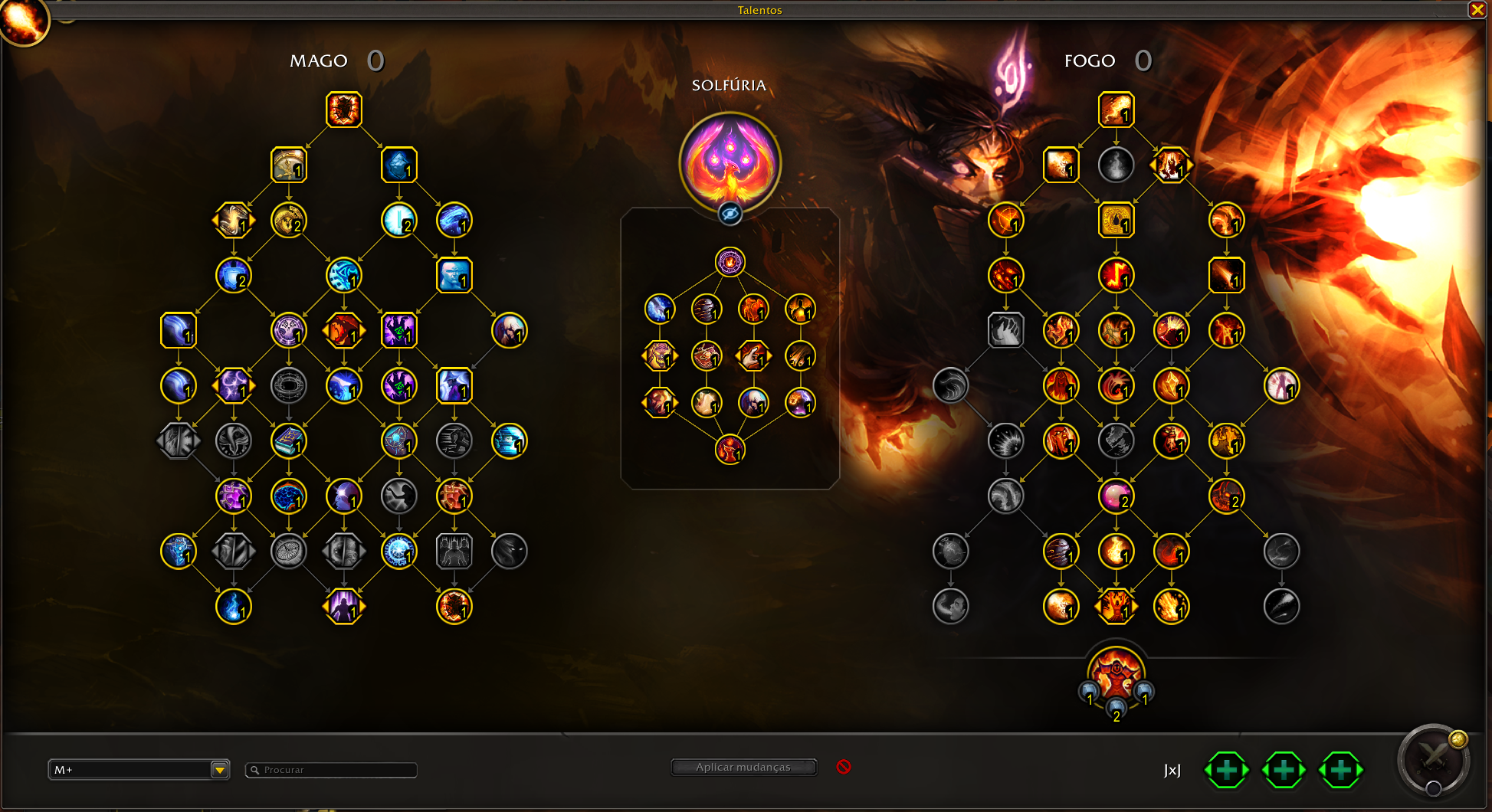This screenshot has height=812, width=1492.
Task: Open the M+ loadout dropdown
Action: [220, 770]
